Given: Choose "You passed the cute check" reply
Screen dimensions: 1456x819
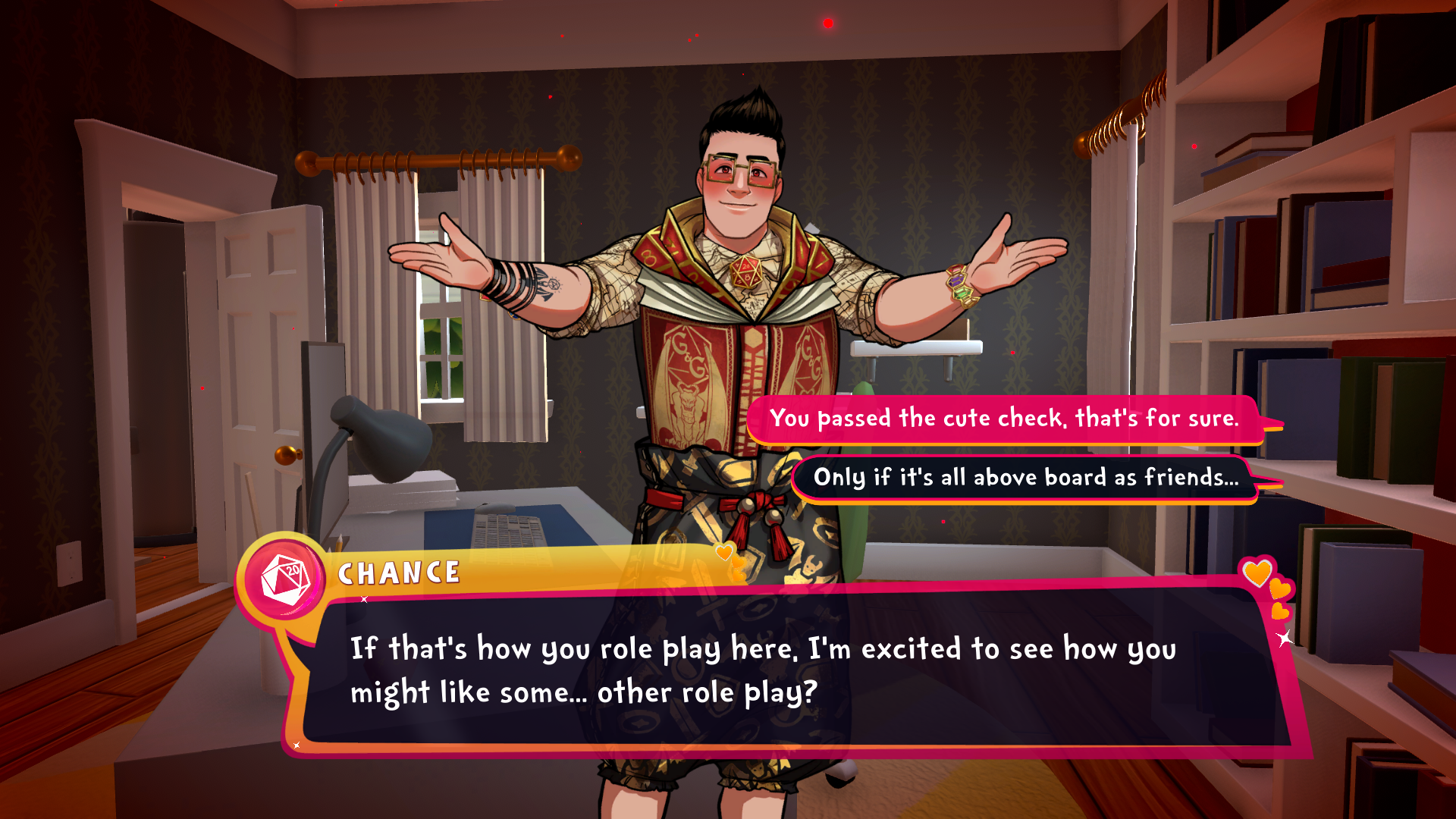Looking at the screenshot, I should pyautogui.click(x=1003, y=418).
